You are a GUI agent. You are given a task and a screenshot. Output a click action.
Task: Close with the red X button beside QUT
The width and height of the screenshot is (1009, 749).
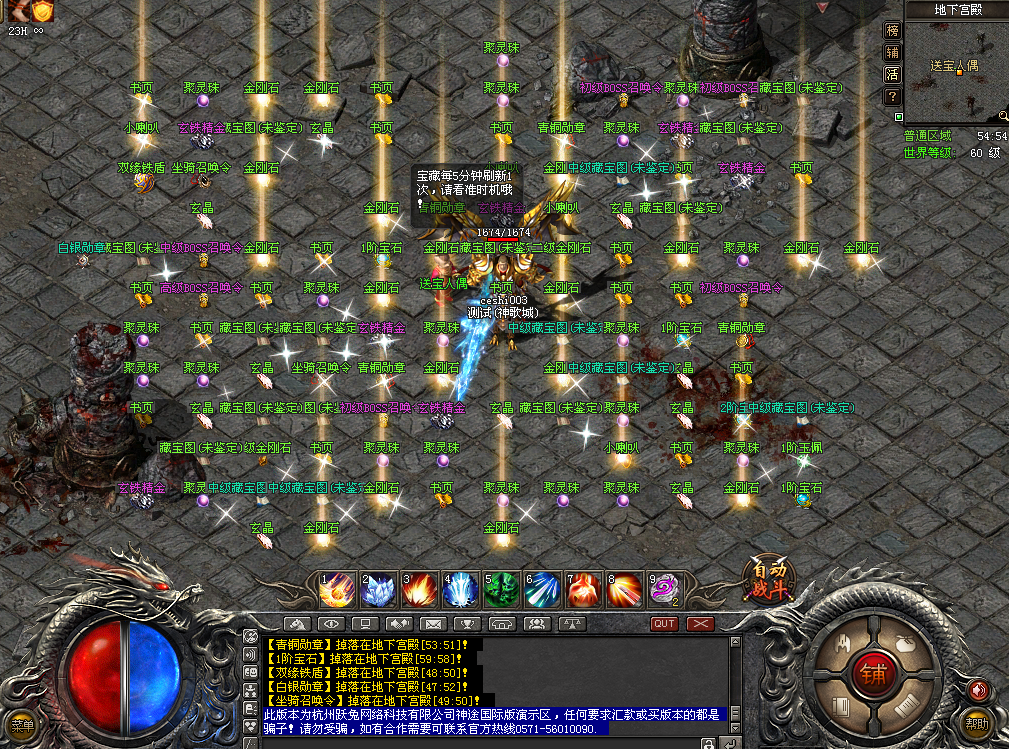point(700,623)
